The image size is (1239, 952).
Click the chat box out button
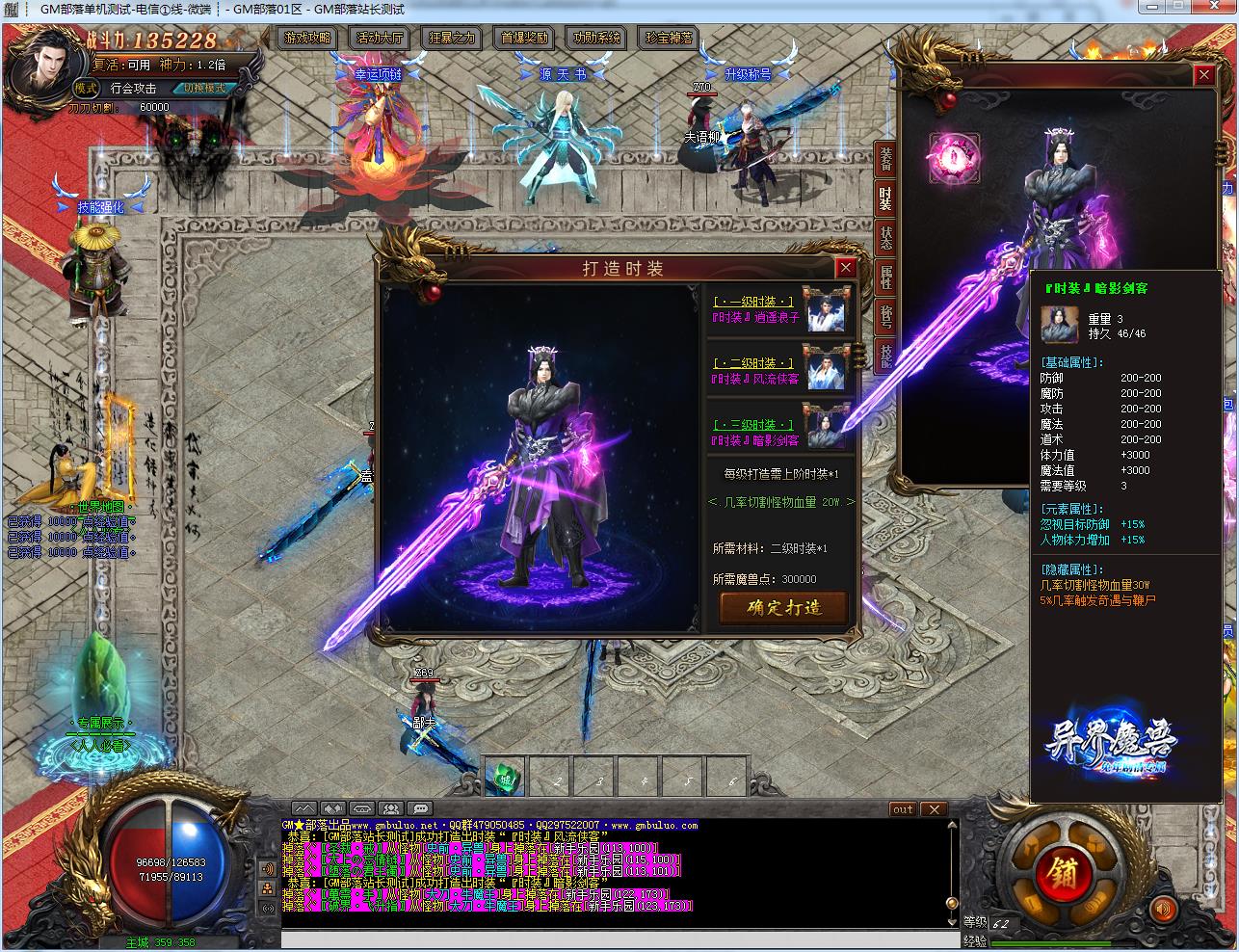902,809
